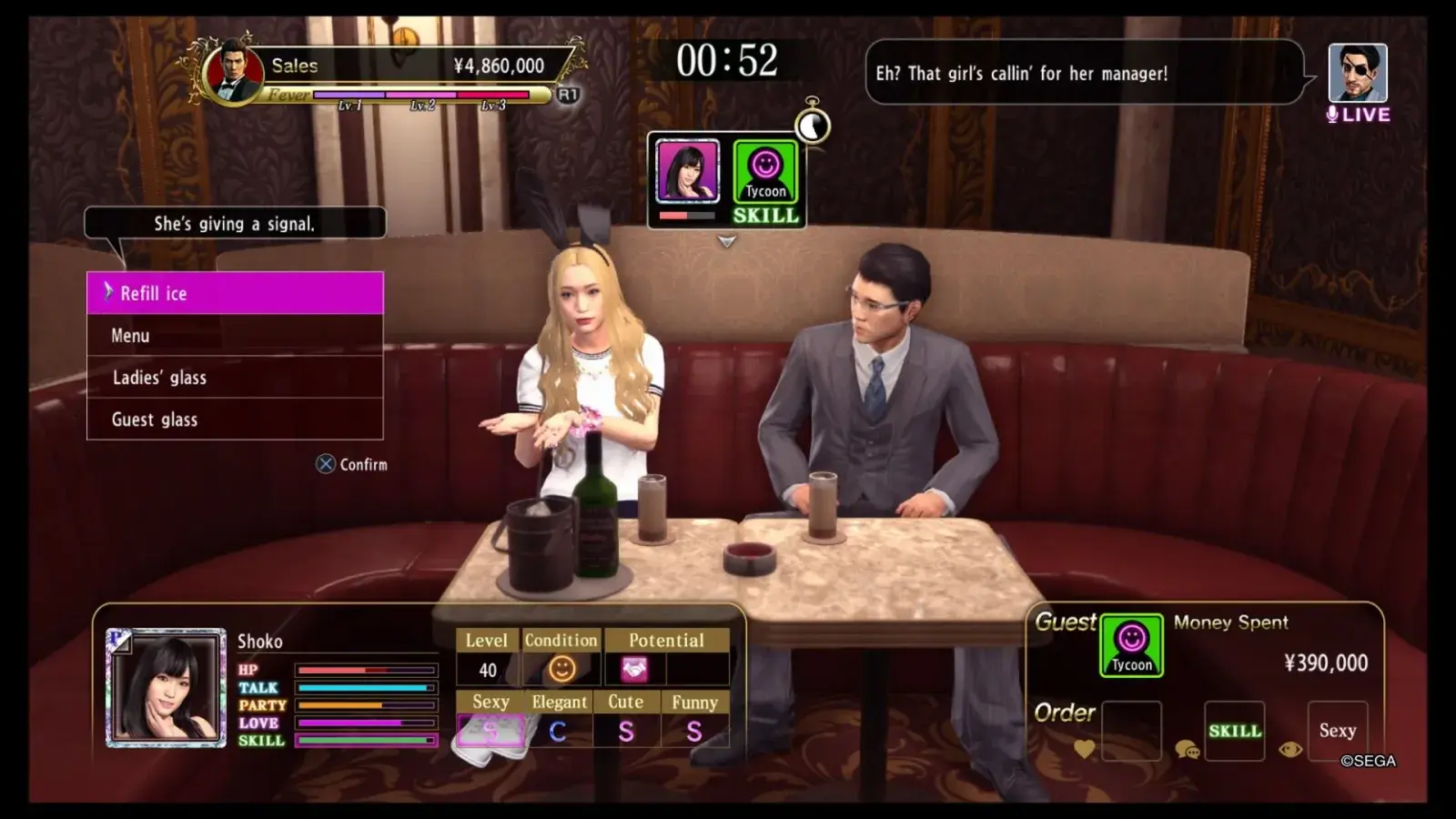This screenshot has width=1456, height=819.
Task: Click the Tycoon guest icon in the Guest panel
Action: pyautogui.click(x=1131, y=645)
